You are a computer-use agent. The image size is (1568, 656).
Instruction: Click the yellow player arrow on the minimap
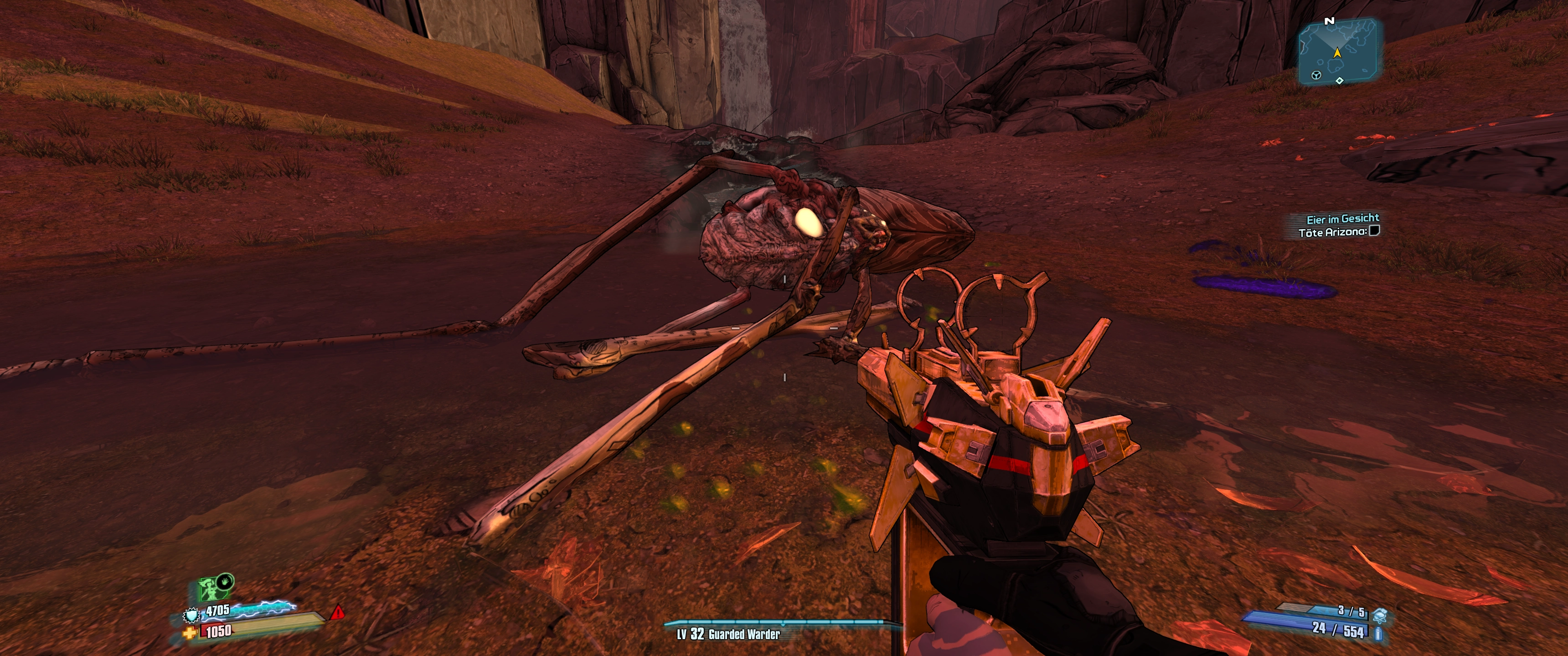coord(1337,53)
